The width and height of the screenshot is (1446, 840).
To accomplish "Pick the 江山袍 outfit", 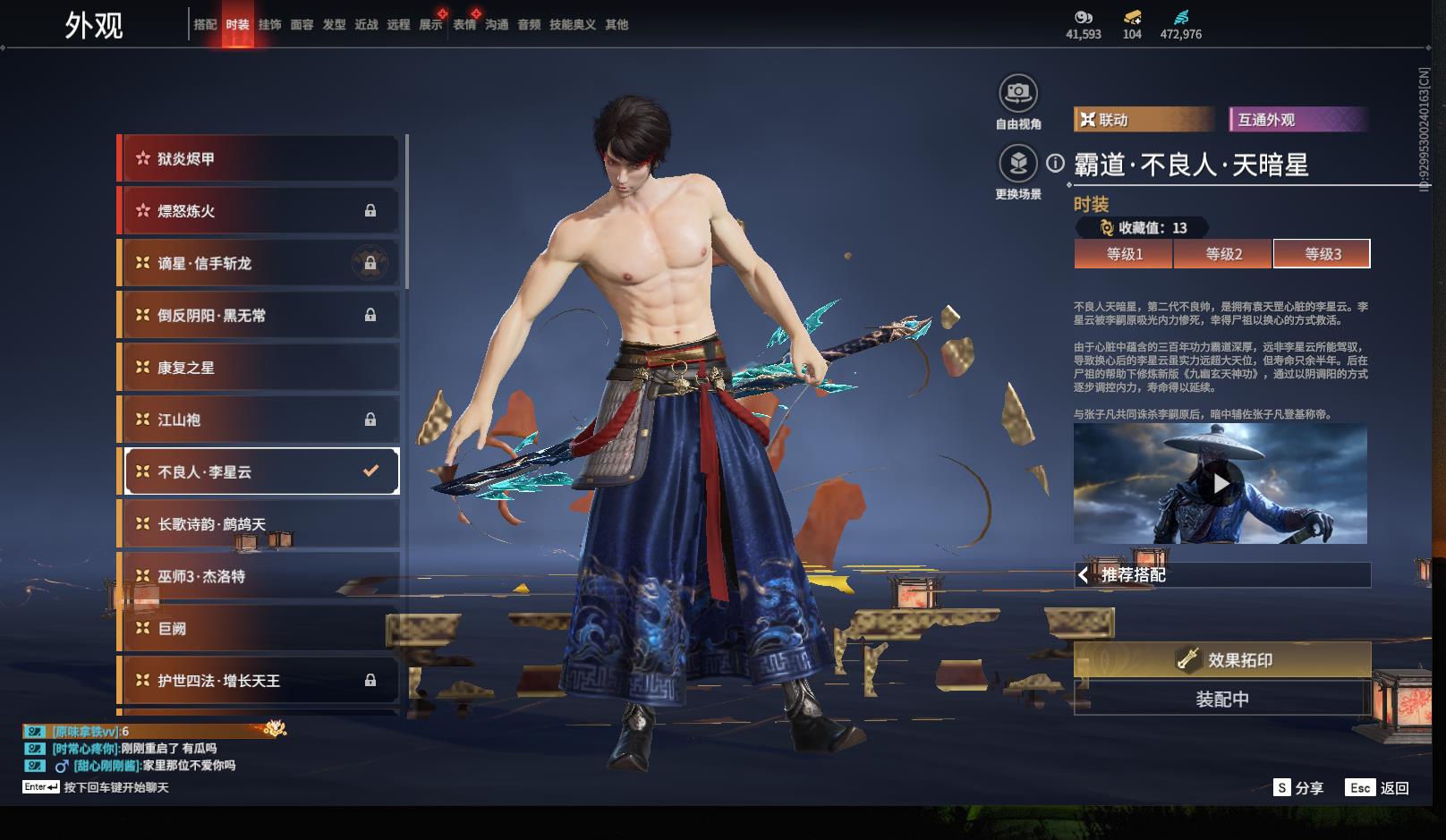I will pyautogui.click(x=259, y=420).
